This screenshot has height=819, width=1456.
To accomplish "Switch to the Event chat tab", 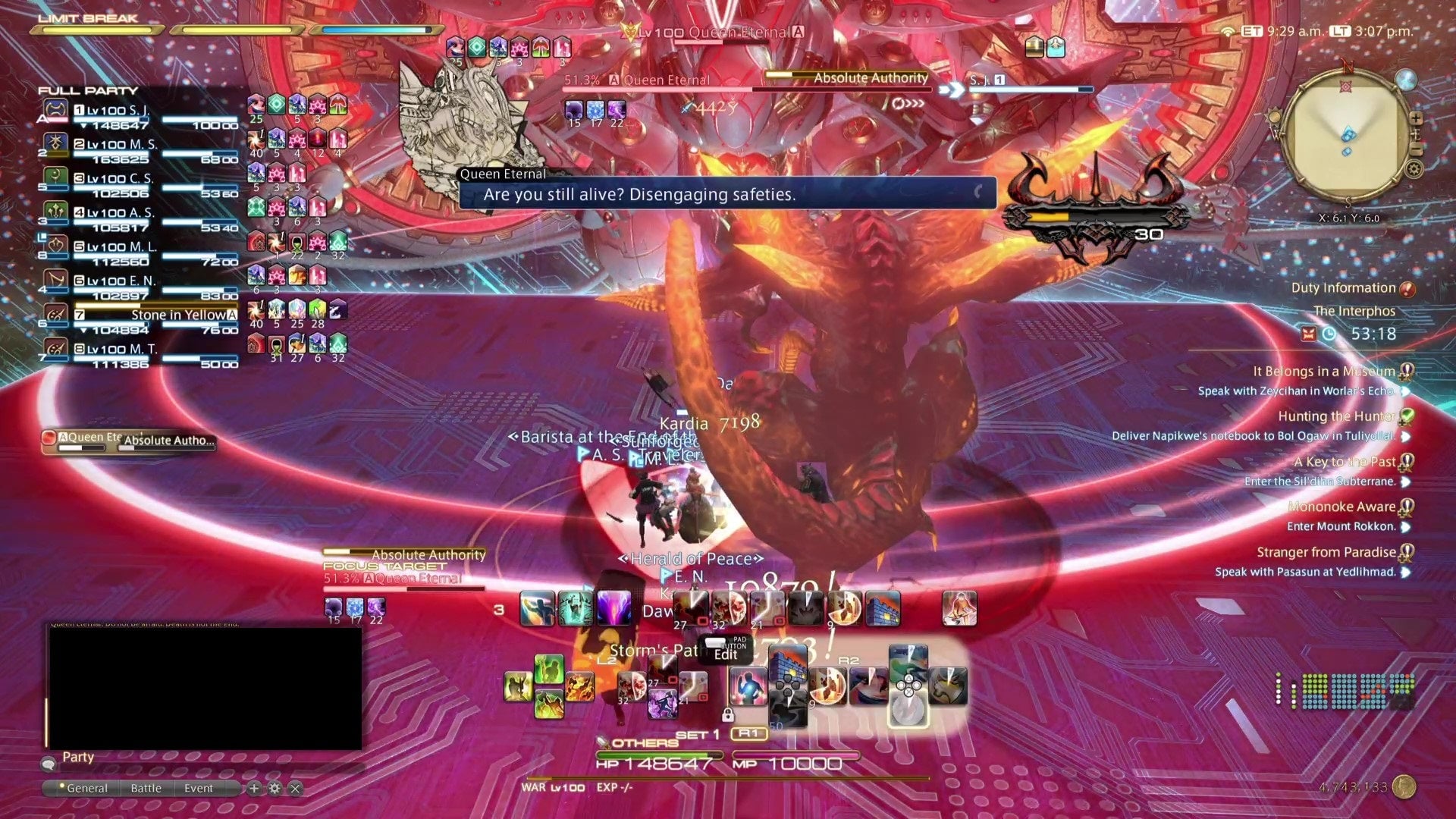I will point(199,788).
